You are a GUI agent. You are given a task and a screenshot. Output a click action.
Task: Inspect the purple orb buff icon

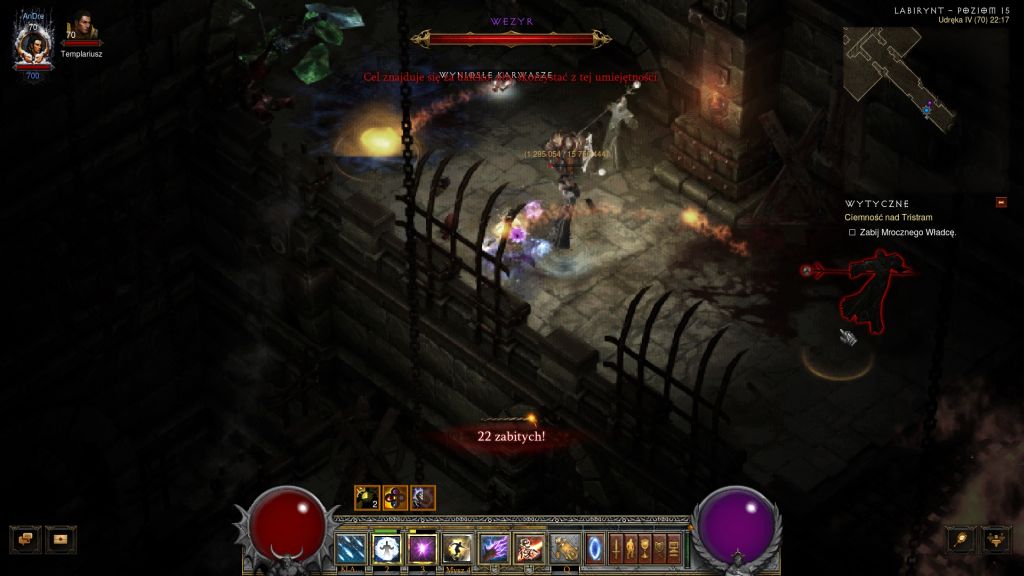pos(394,497)
